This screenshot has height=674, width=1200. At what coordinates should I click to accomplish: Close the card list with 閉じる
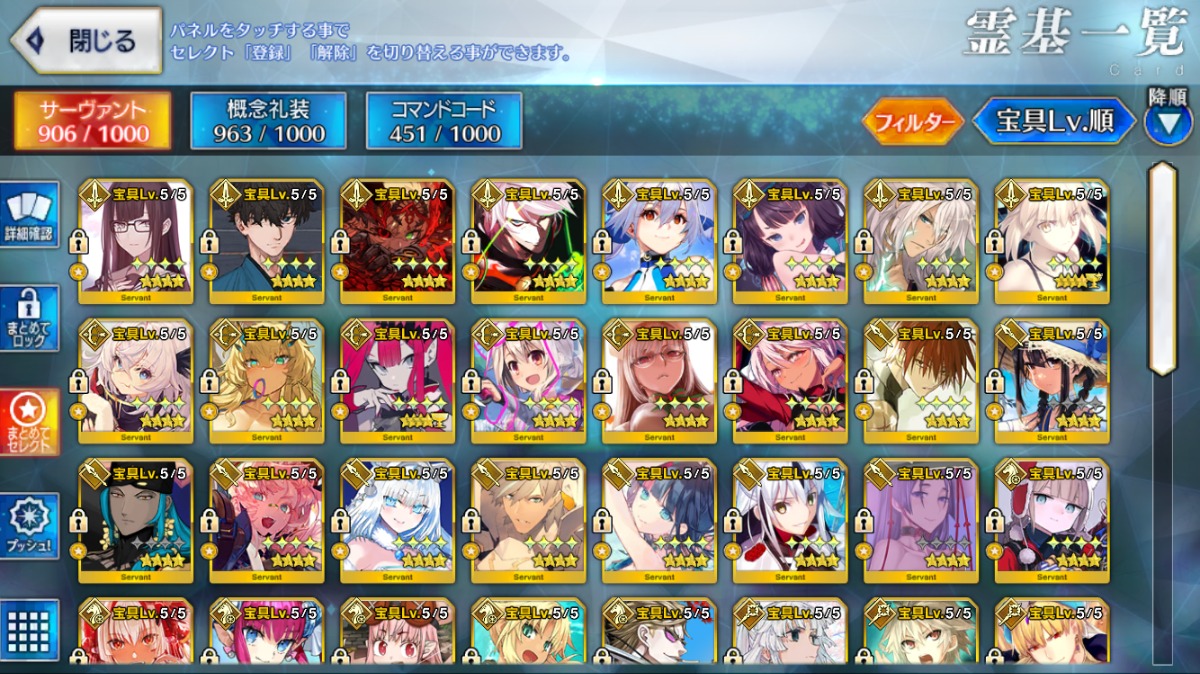[x=87, y=41]
